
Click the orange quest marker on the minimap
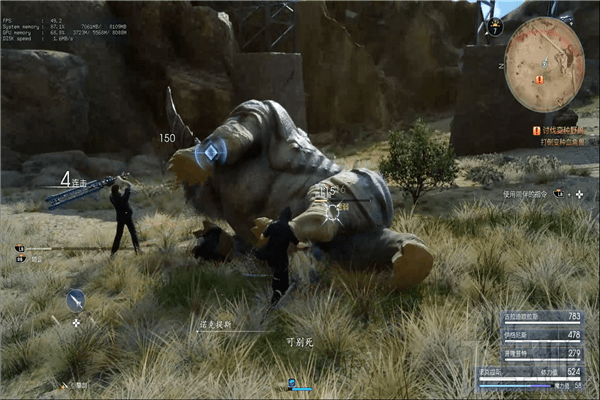[x=540, y=78]
